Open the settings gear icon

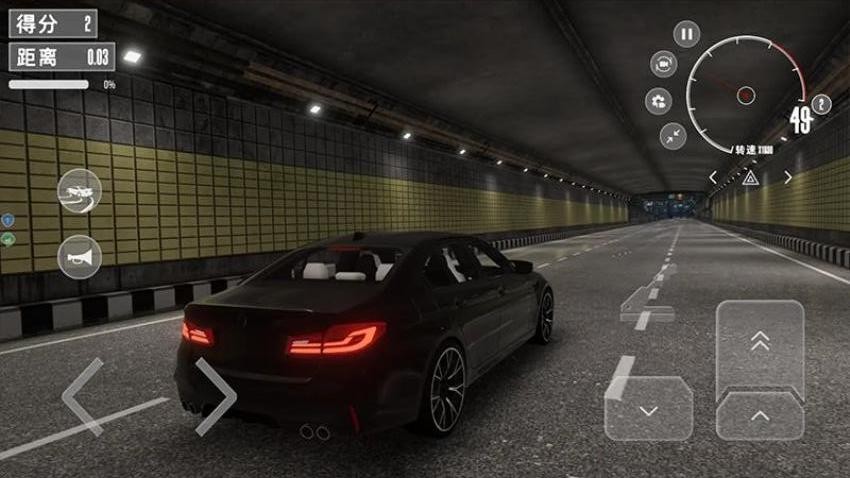pyautogui.click(x=659, y=101)
